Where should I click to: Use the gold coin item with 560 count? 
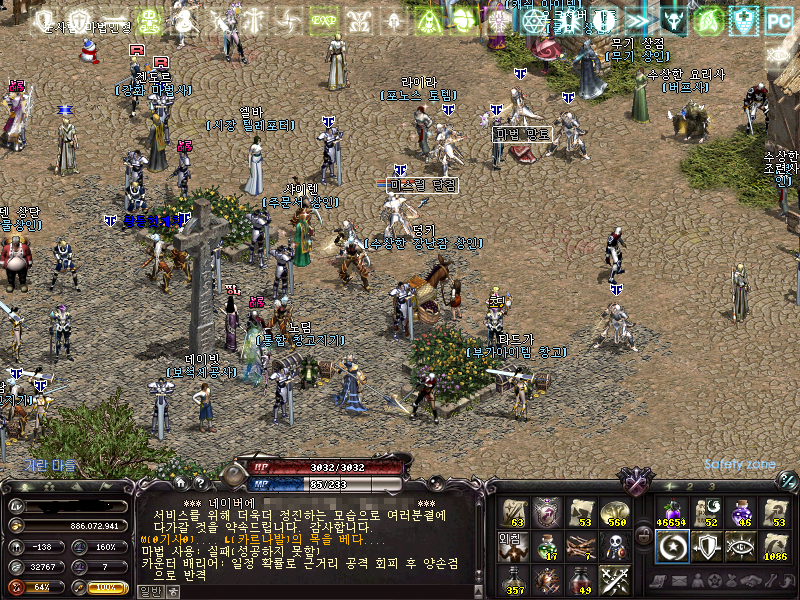[614, 512]
